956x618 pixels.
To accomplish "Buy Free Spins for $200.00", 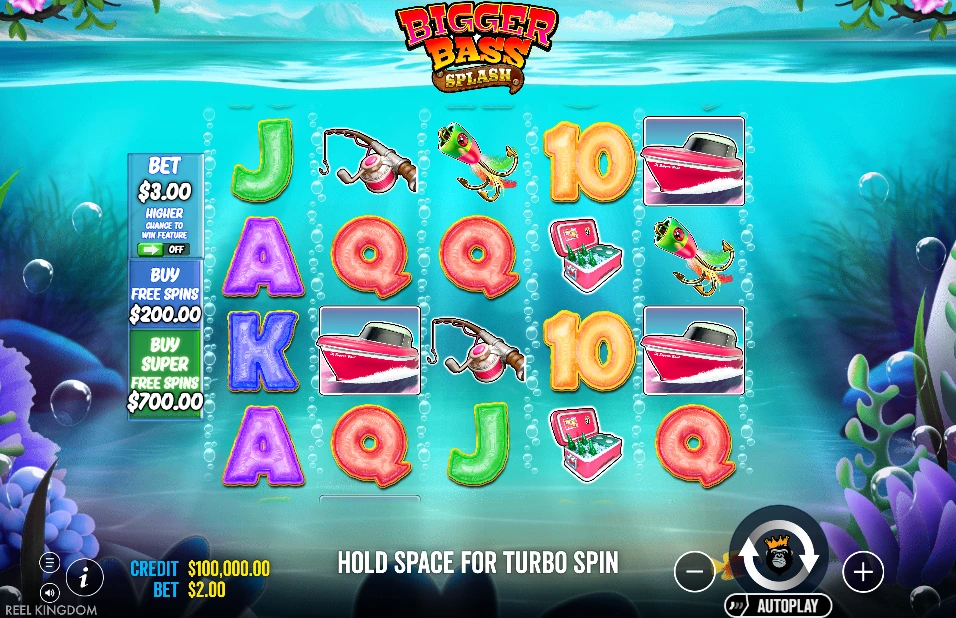I will point(165,294).
